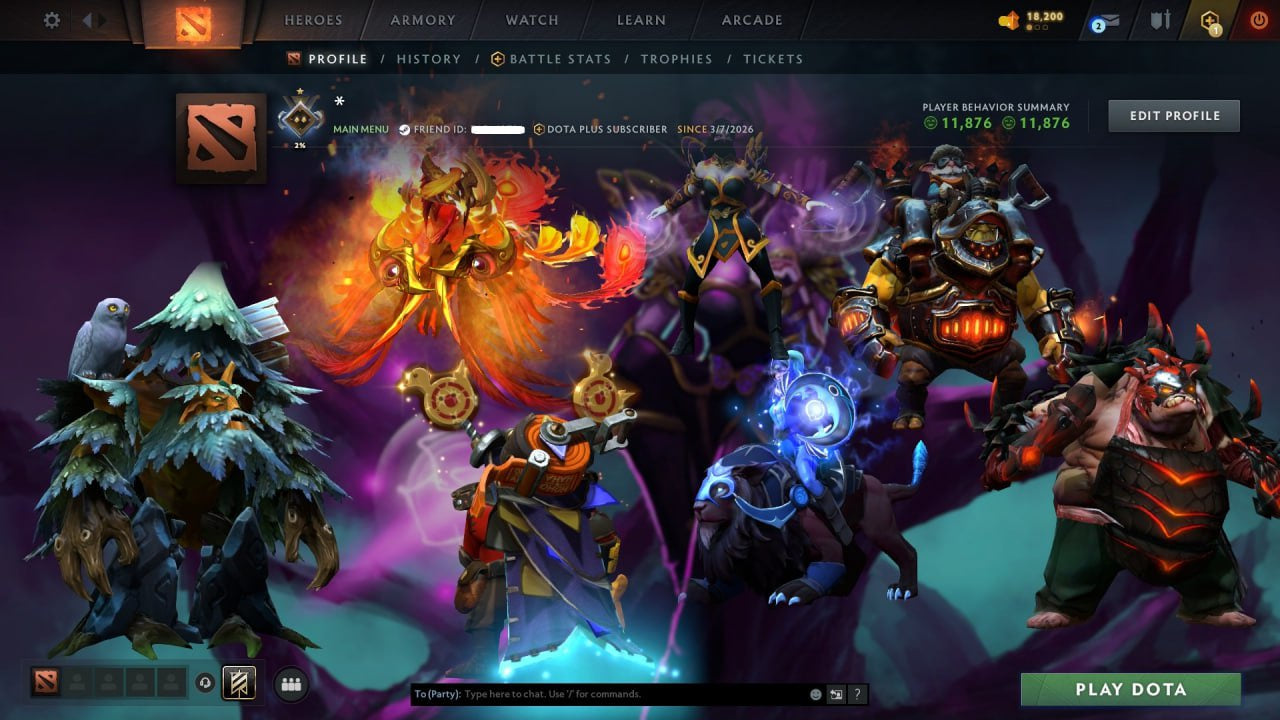This screenshot has height=720, width=1280.
Task: Open the HEROES menu
Action: point(314,19)
